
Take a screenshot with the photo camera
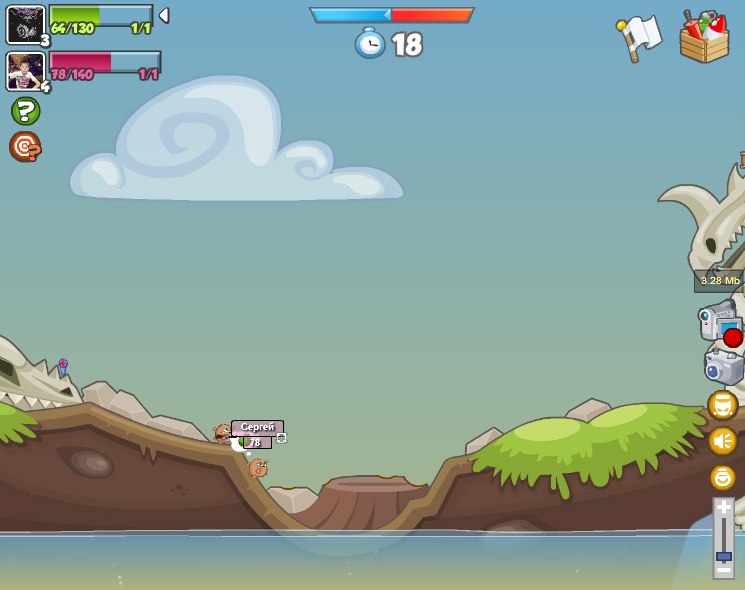pos(723,366)
